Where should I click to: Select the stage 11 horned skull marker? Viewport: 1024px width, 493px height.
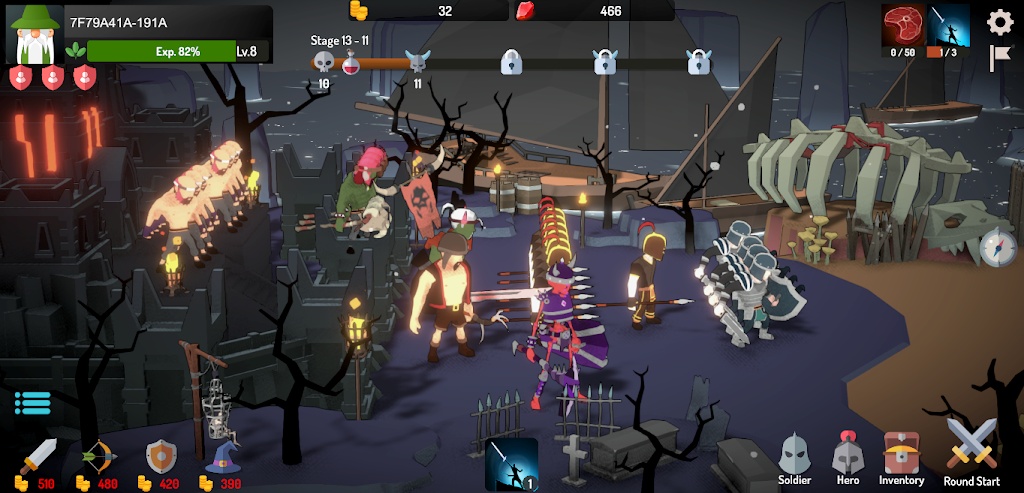pyautogui.click(x=417, y=63)
